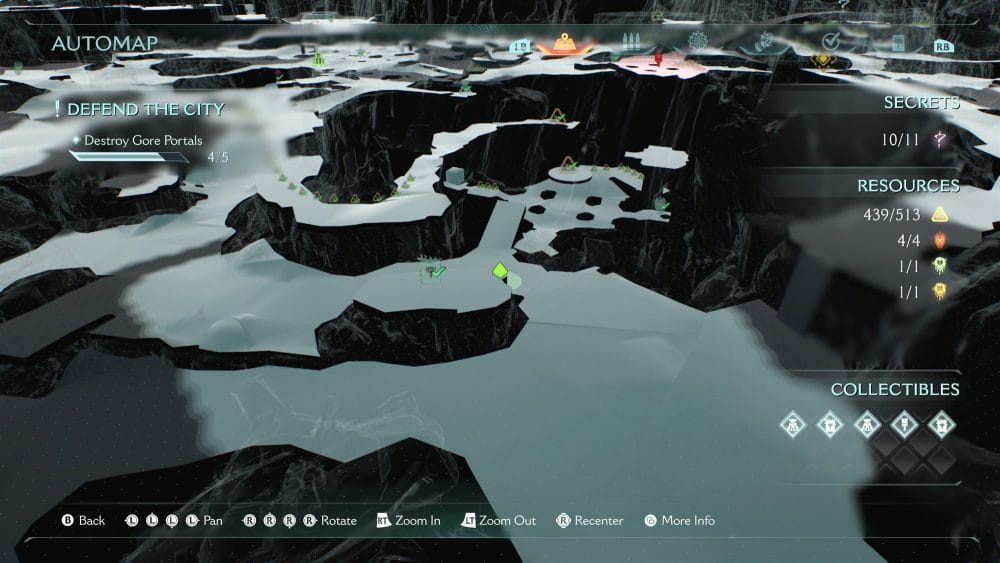1000x563 pixels.
Task: Choose Zoom Out on the automap
Action: pyautogui.click(x=498, y=521)
